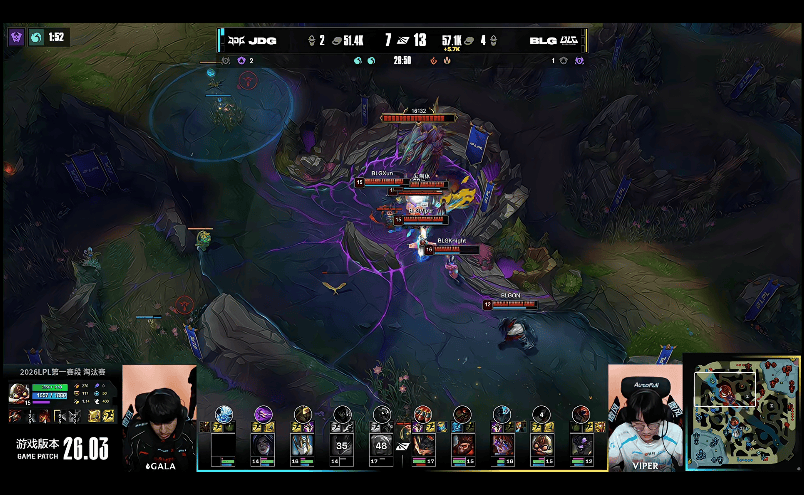Select the blue team's level 14 dark-haired champion portrait

(x=263, y=444)
